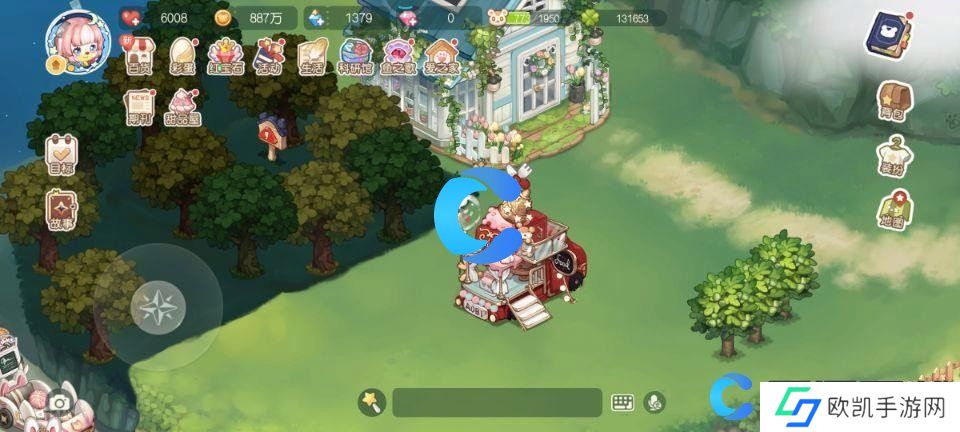
Task: Open the blue bear journal book
Action: click(885, 38)
